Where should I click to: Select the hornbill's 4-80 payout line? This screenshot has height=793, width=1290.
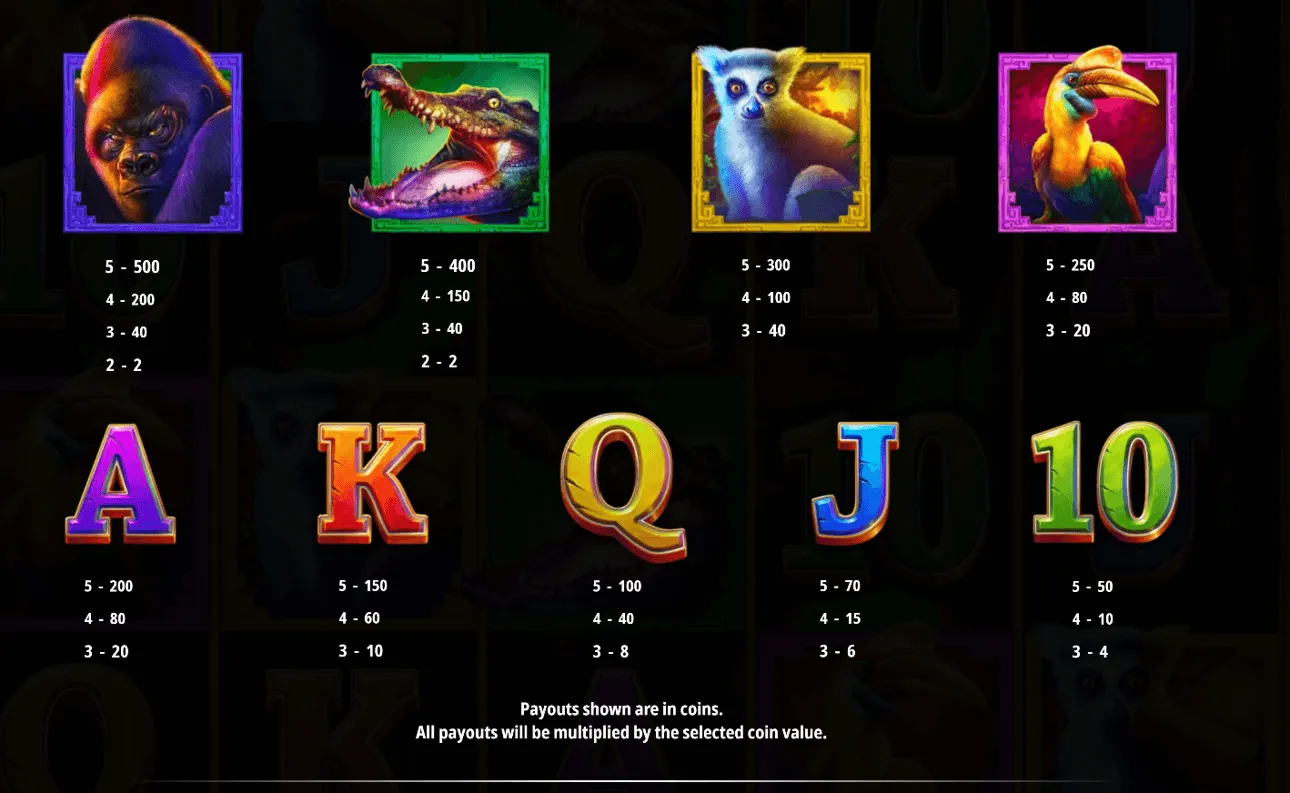pyautogui.click(x=1070, y=297)
